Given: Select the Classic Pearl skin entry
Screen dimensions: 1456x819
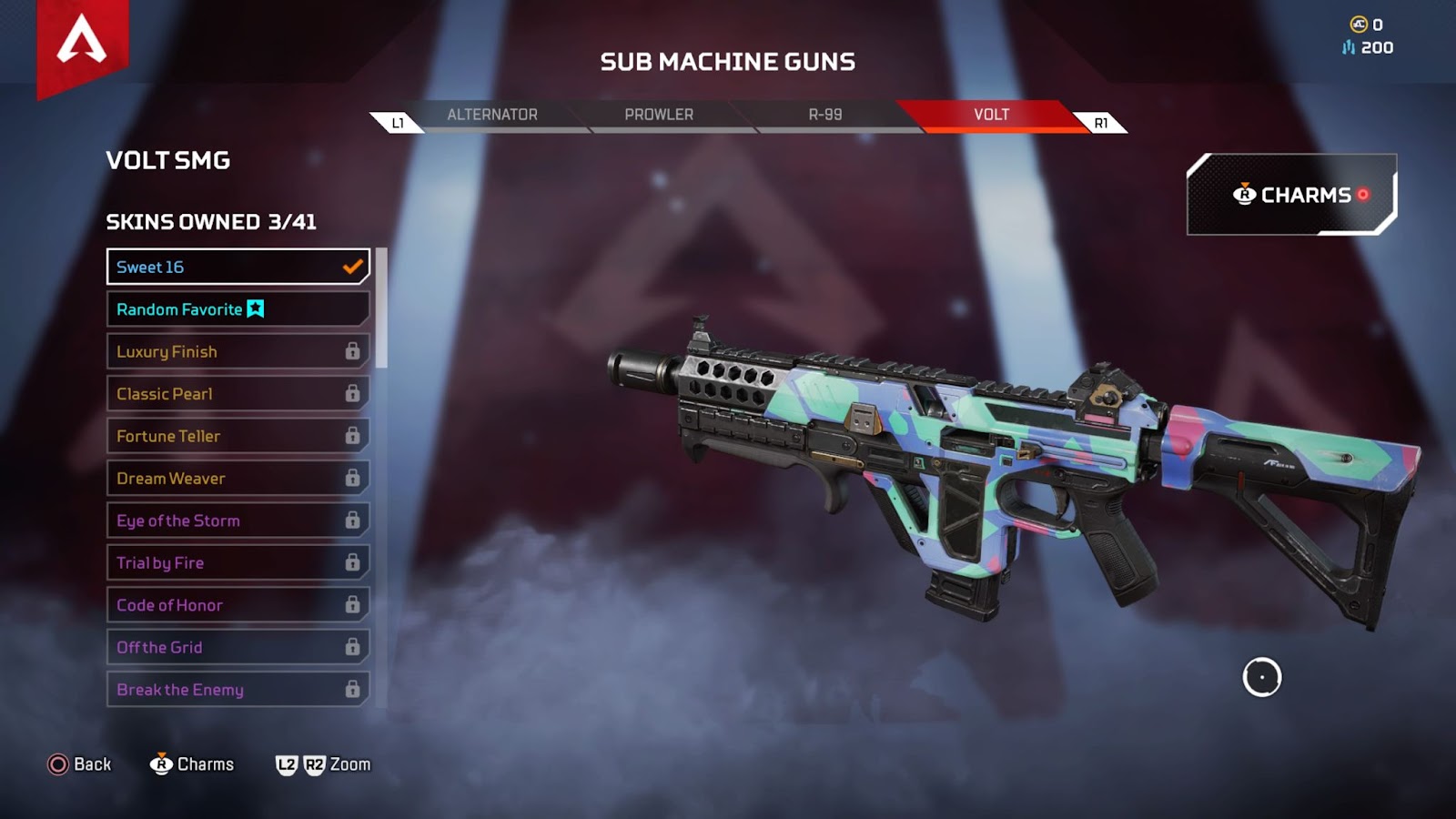Looking at the screenshot, I should (x=238, y=394).
